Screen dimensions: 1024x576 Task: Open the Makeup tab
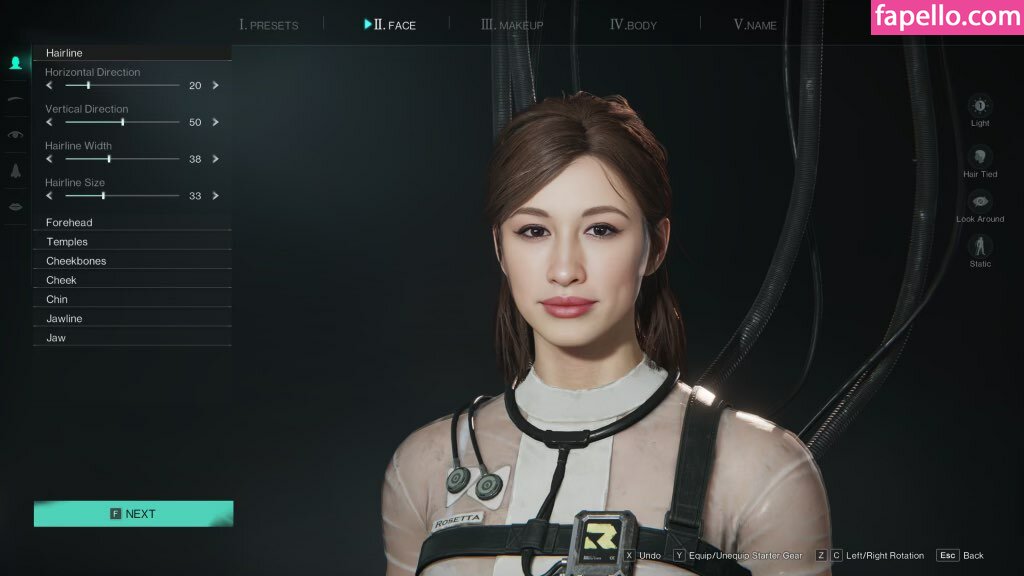tap(512, 25)
